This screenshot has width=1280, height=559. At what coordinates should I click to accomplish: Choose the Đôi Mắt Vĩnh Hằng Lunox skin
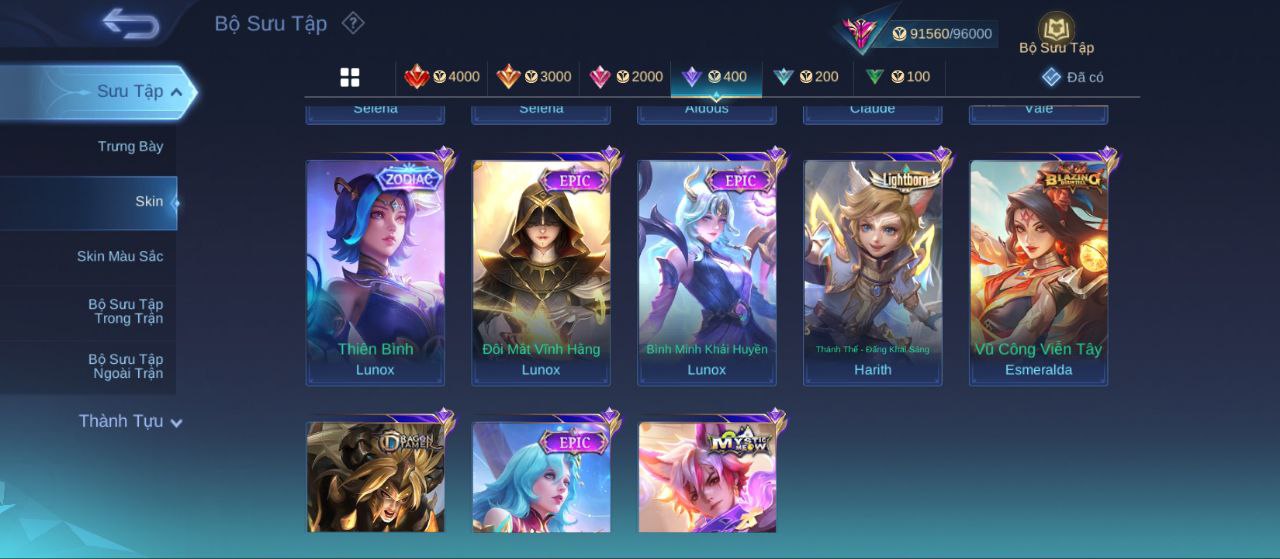point(541,272)
